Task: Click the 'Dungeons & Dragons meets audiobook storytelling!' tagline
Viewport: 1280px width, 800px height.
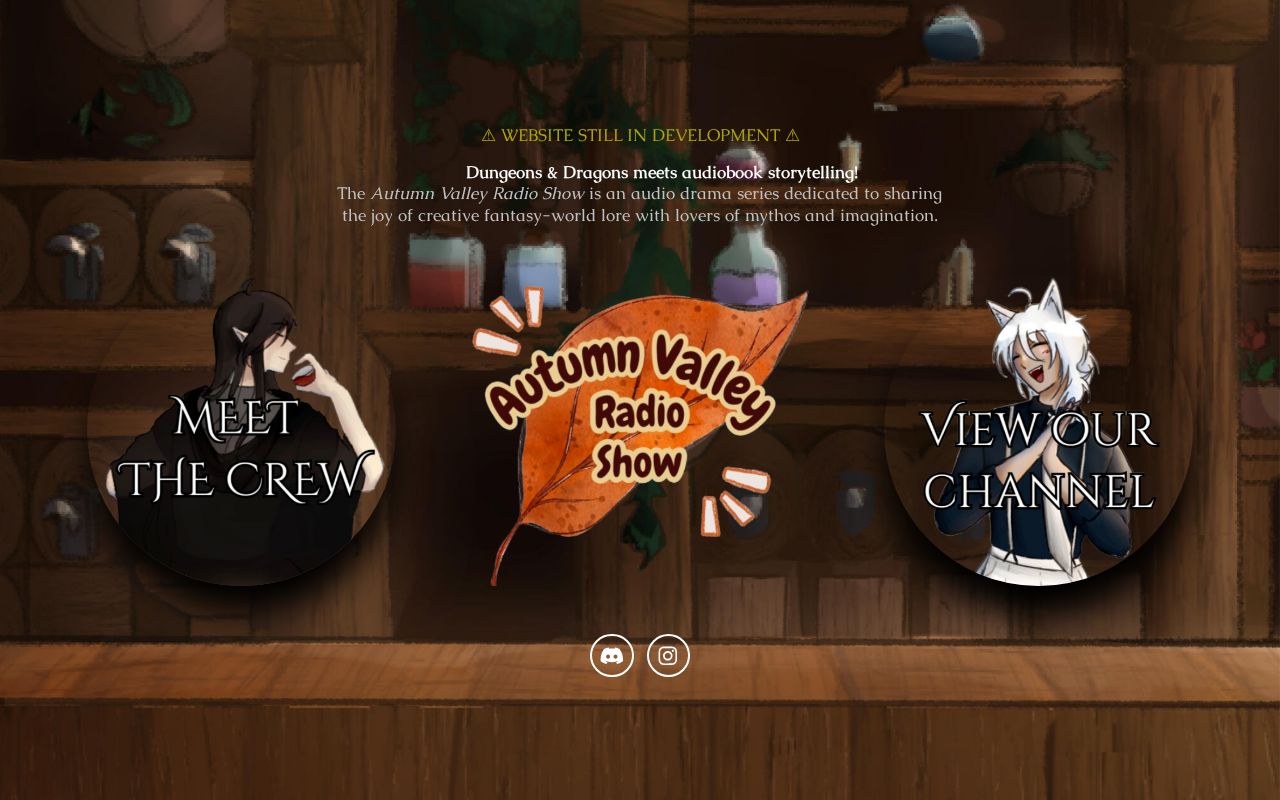Action: (662, 172)
